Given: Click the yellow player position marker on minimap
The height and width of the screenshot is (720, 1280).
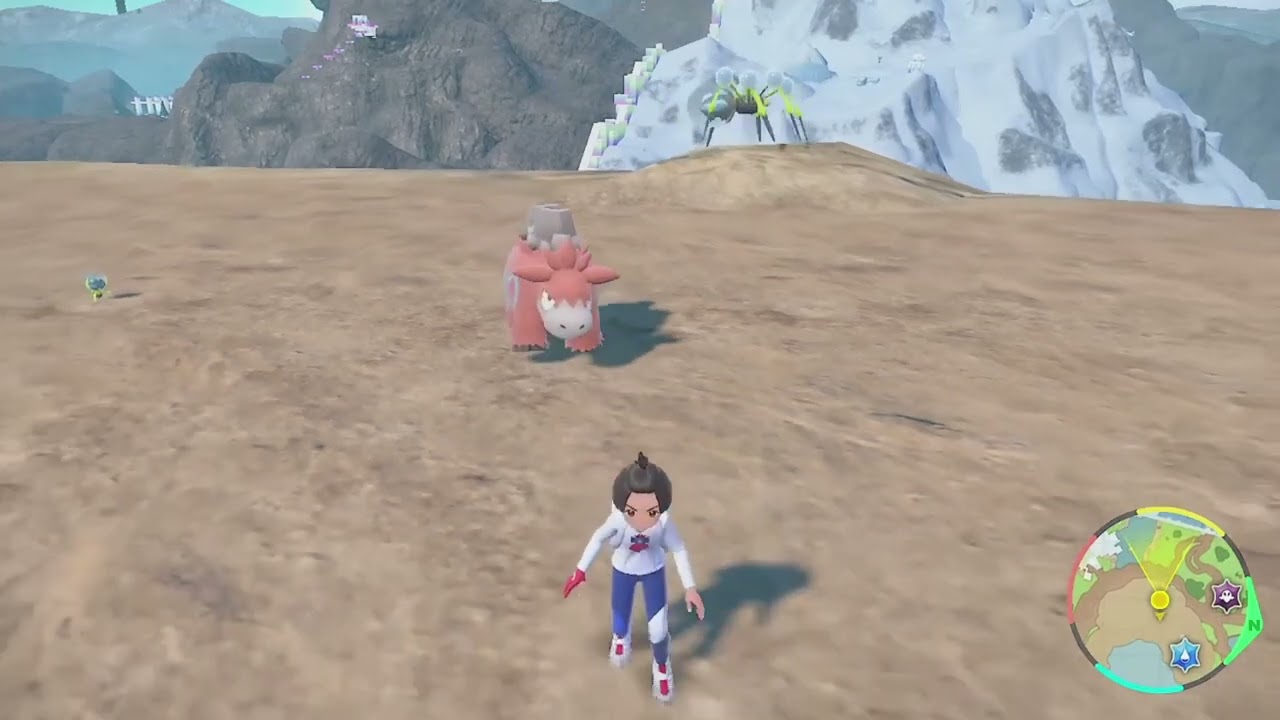Looking at the screenshot, I should coord(1159,599).
